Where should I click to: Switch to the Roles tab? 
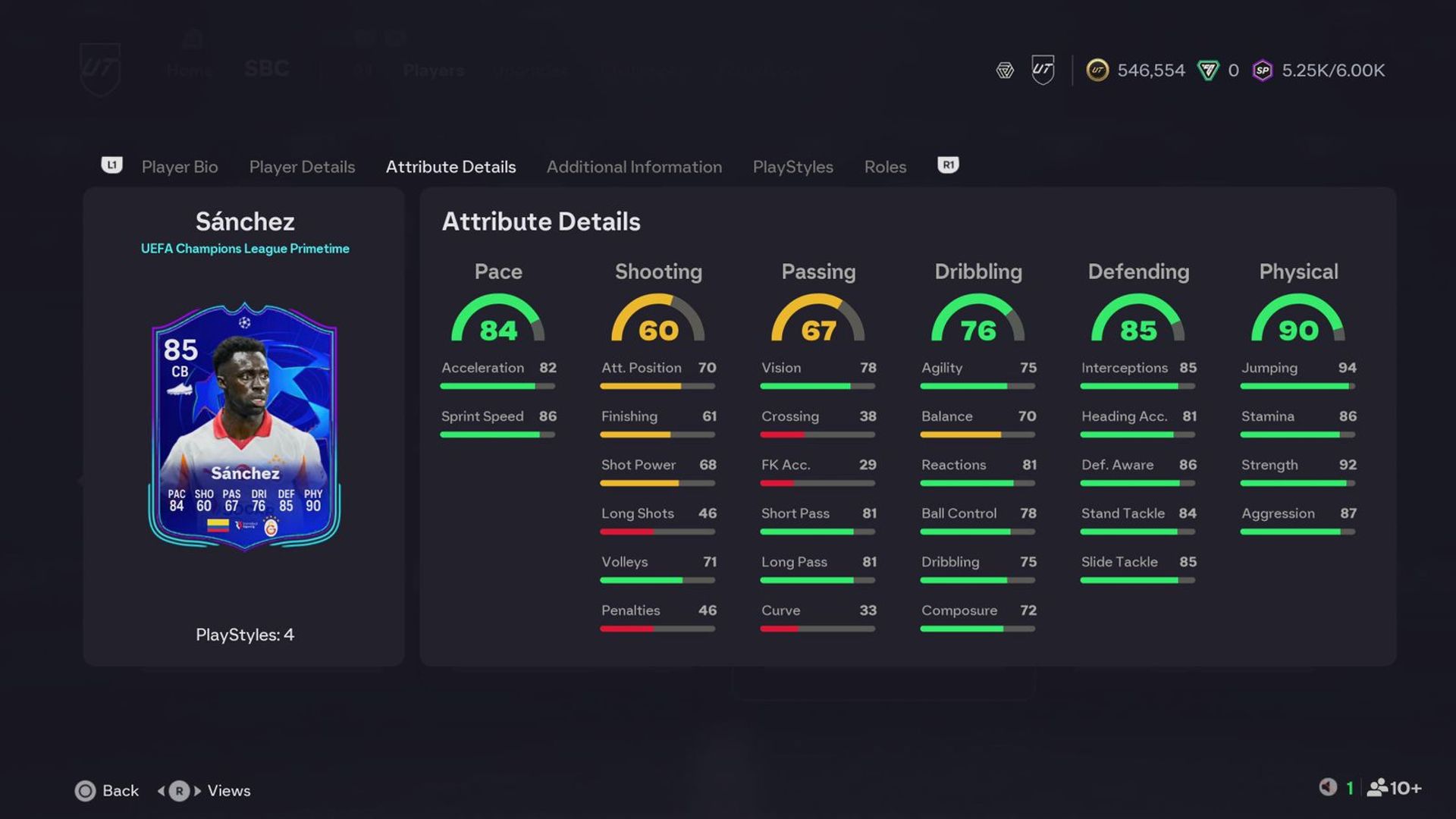[885, 167]
